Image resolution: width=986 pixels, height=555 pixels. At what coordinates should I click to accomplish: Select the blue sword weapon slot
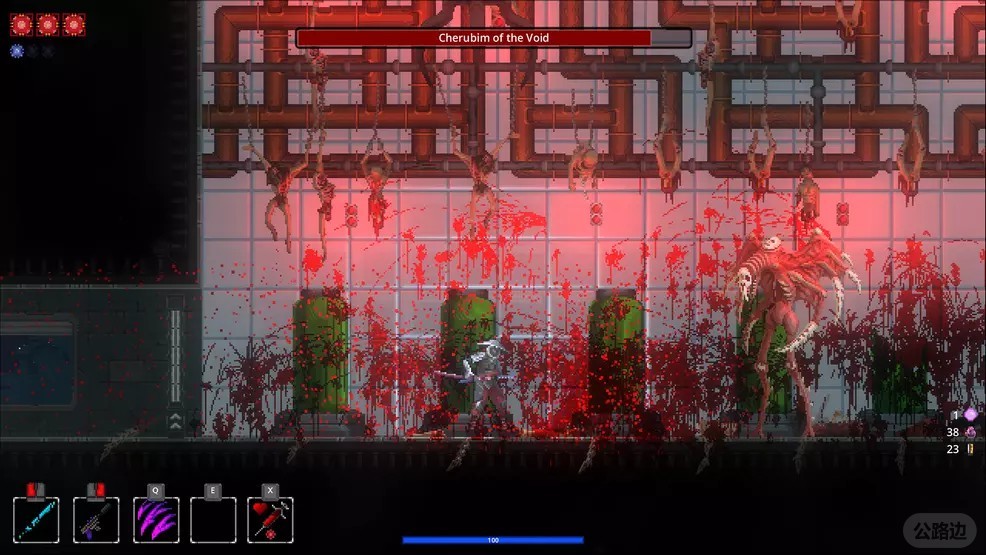37,520
